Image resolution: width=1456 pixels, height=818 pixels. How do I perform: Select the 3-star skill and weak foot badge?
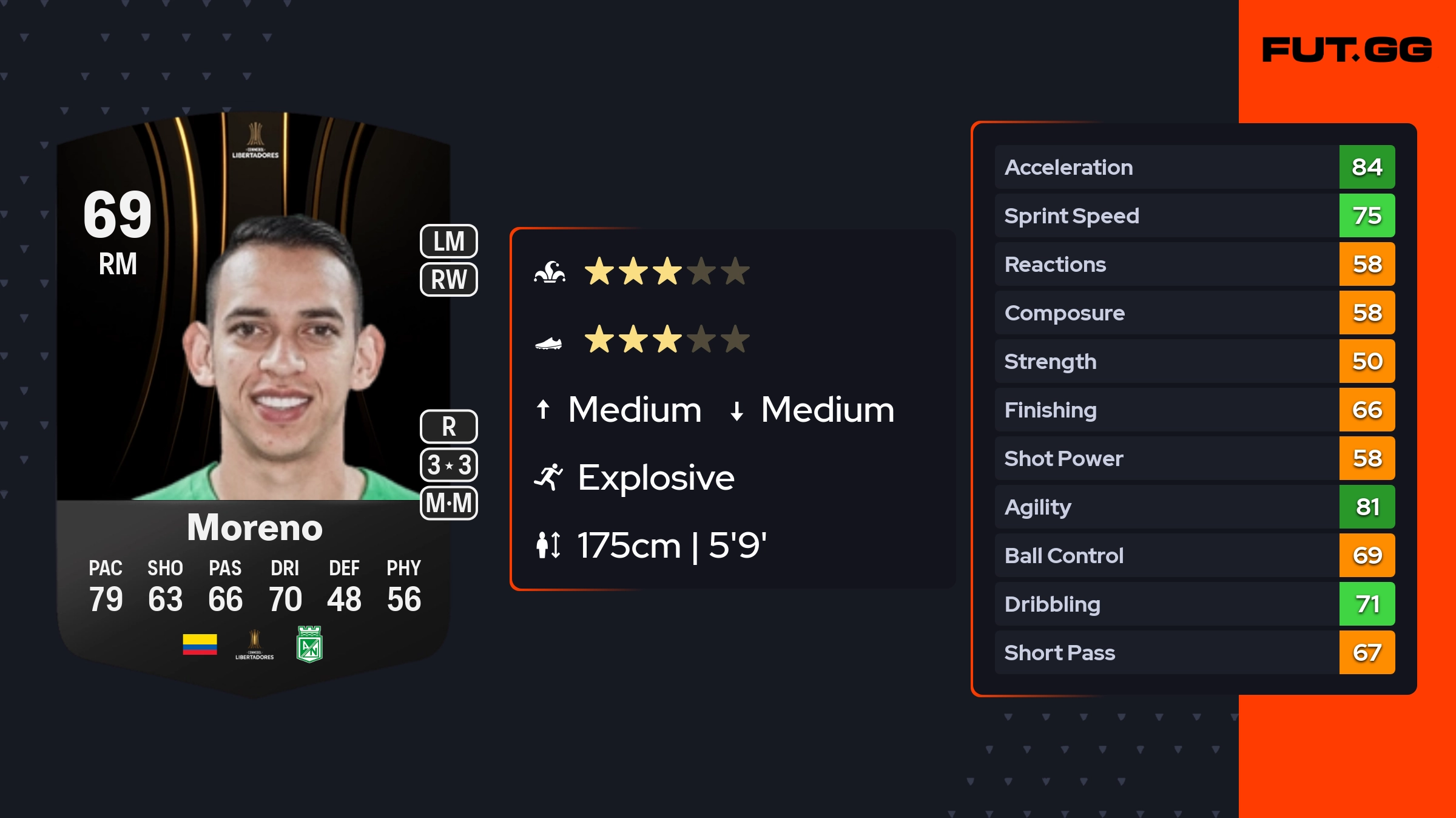(449, 465)
